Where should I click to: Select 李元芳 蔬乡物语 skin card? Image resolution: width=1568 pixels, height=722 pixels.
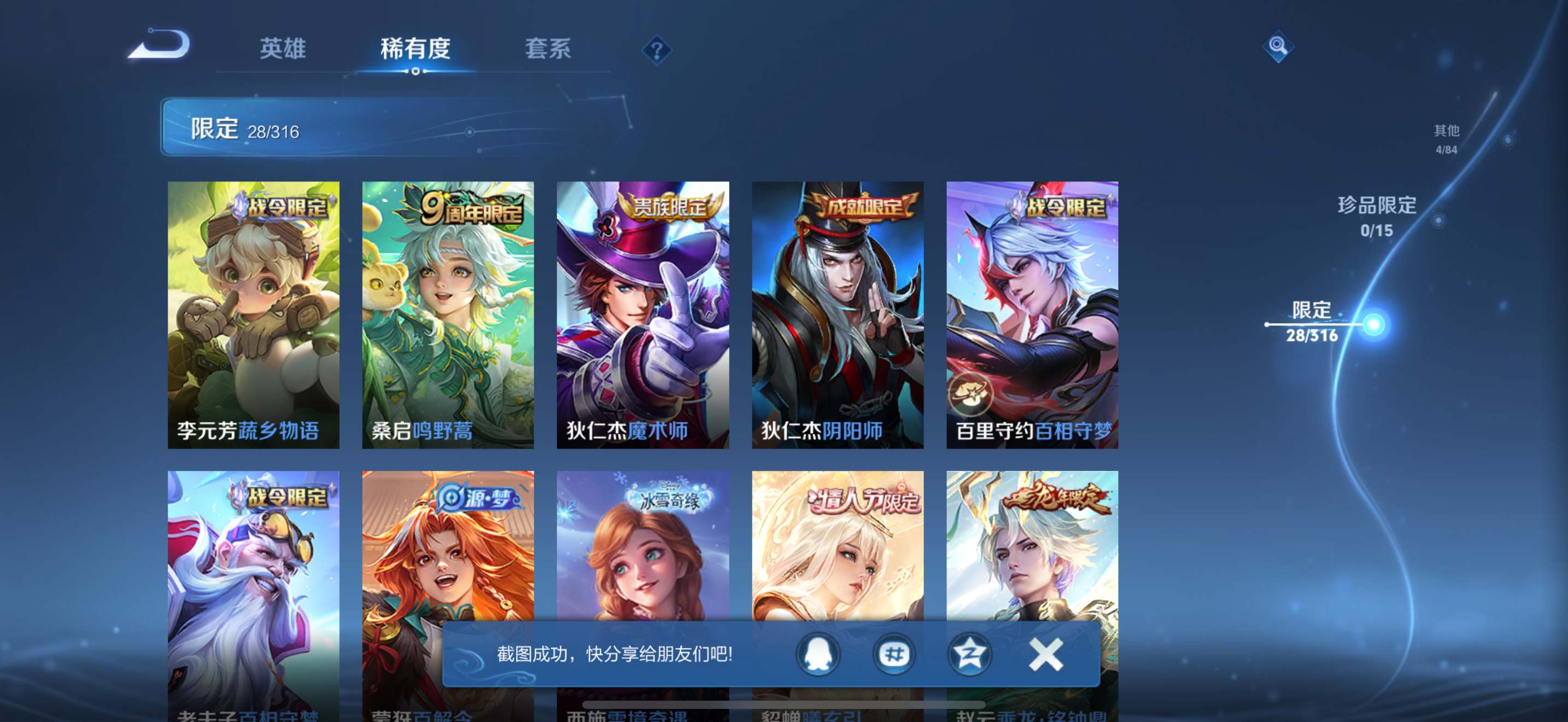(x=253, y=314)
